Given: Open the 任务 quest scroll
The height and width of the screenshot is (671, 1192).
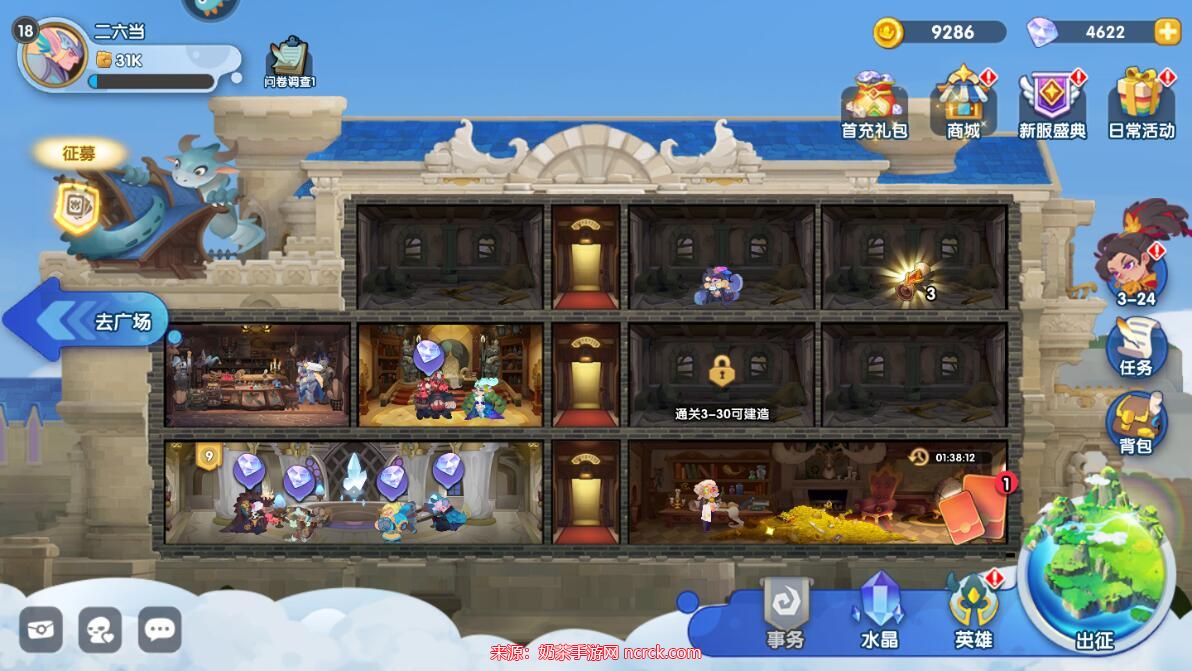Looking at the screenshot, I should (1136, 346).
